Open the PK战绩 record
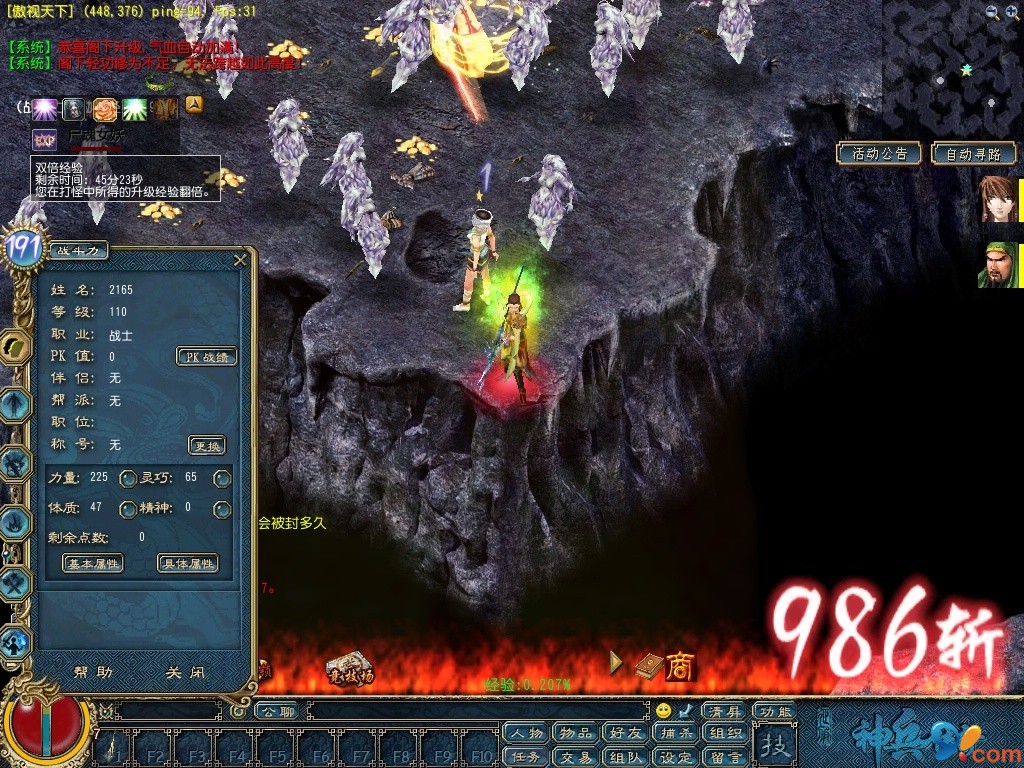Viewport: 1024px width, 768px height. point(207,357)
